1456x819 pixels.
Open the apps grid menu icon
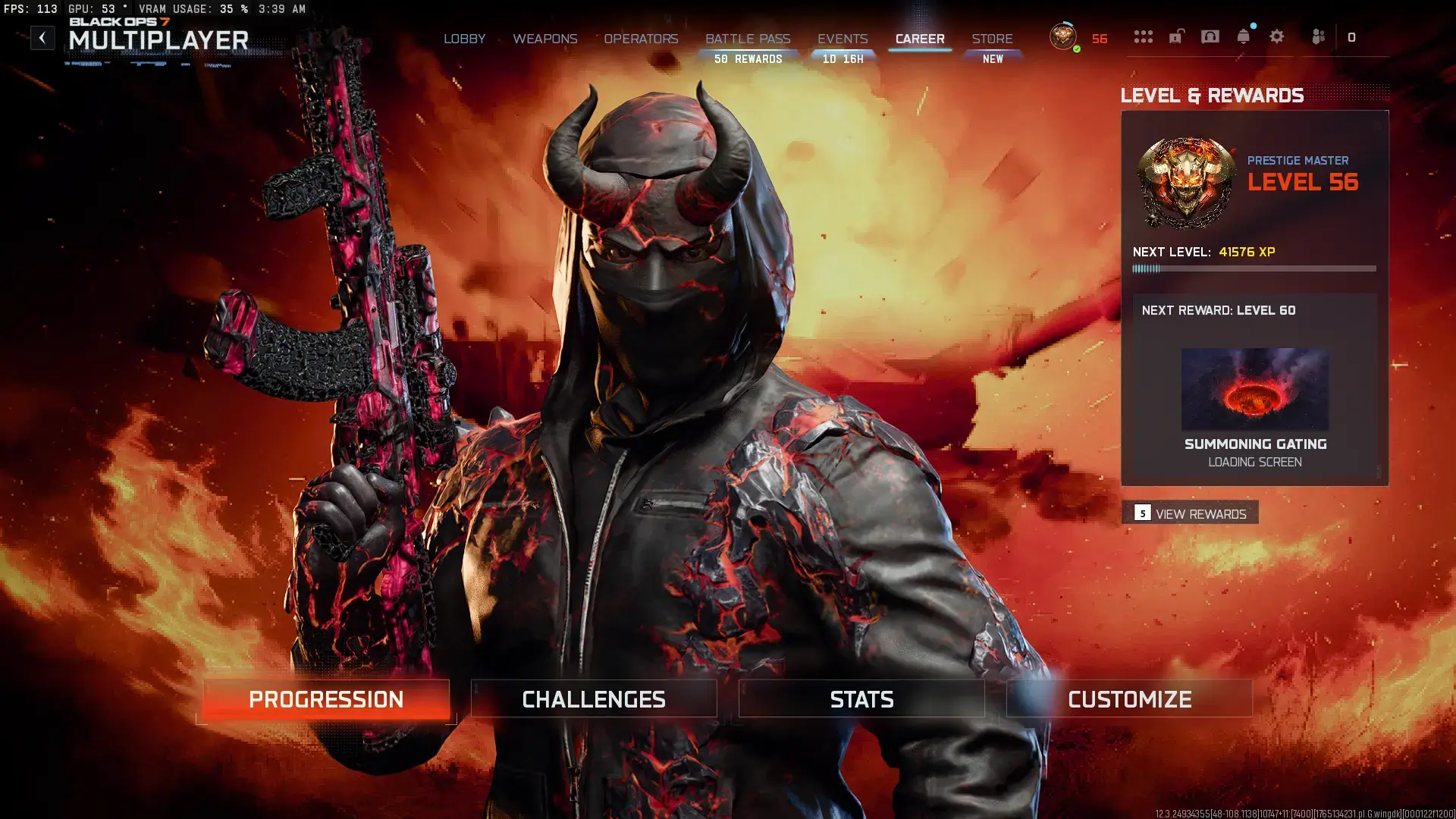pos(1143,36)
